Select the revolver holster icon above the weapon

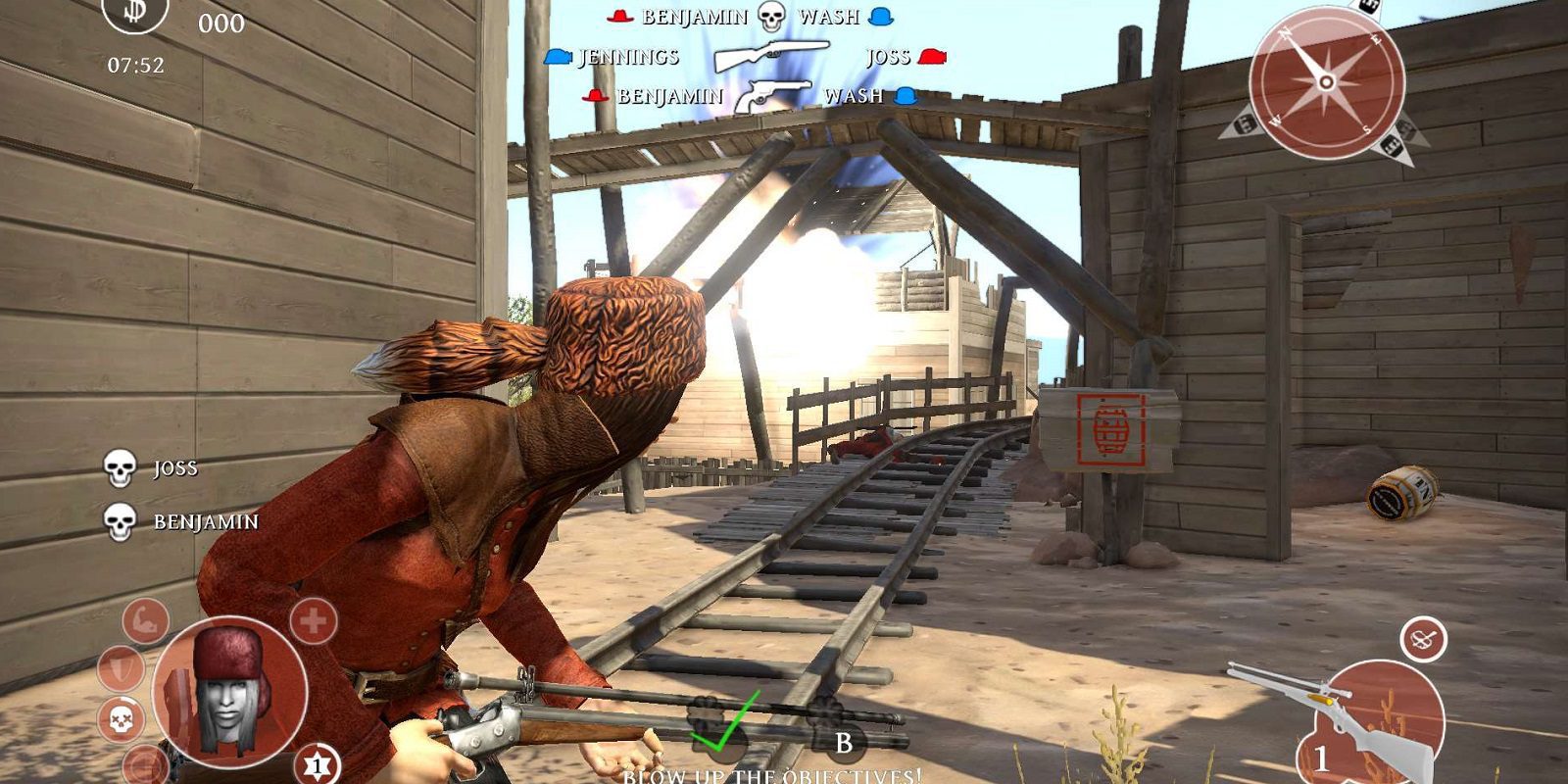[1424, 637]
